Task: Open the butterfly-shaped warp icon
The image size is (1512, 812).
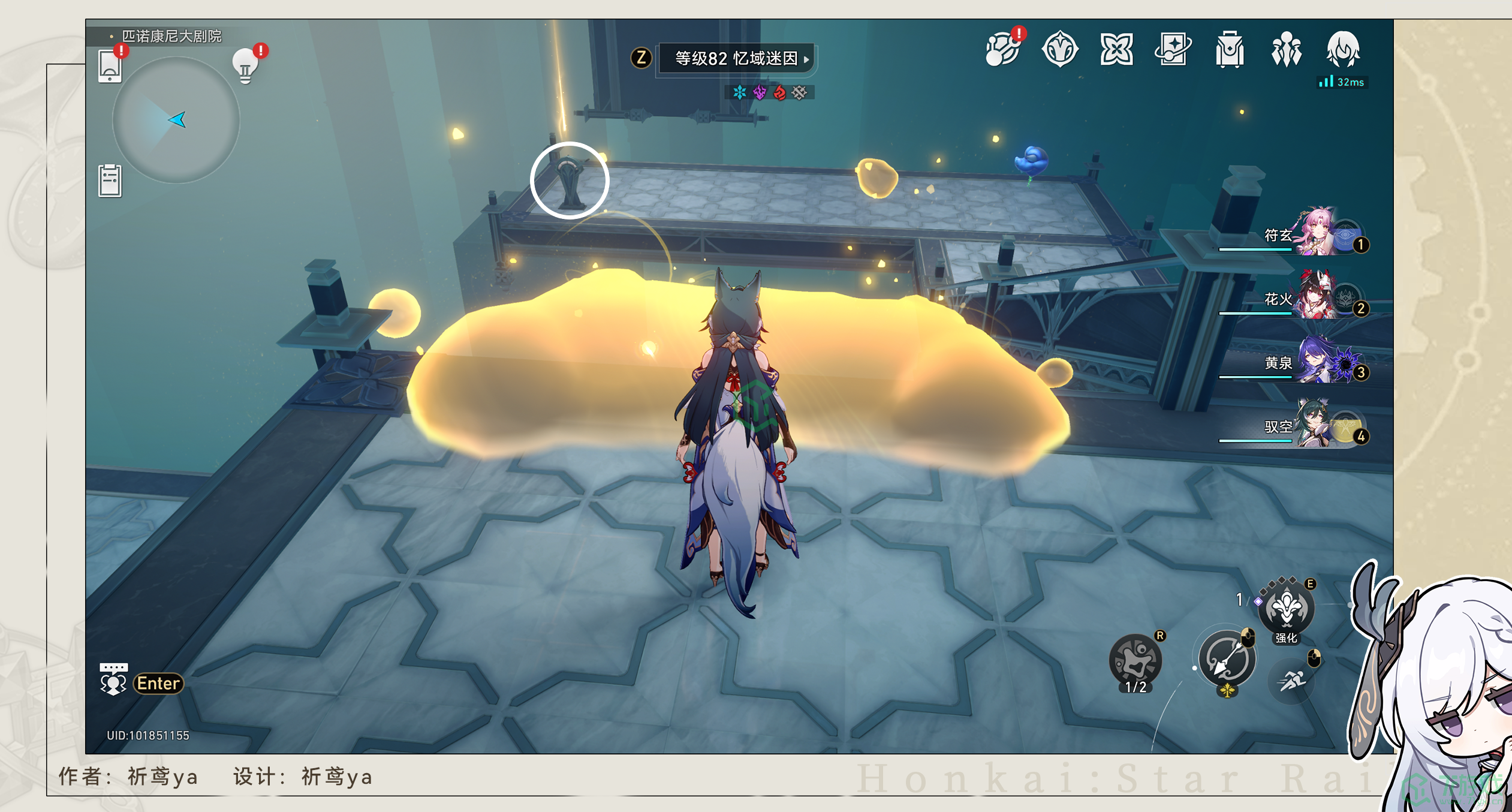Action: coord(1116,49)
